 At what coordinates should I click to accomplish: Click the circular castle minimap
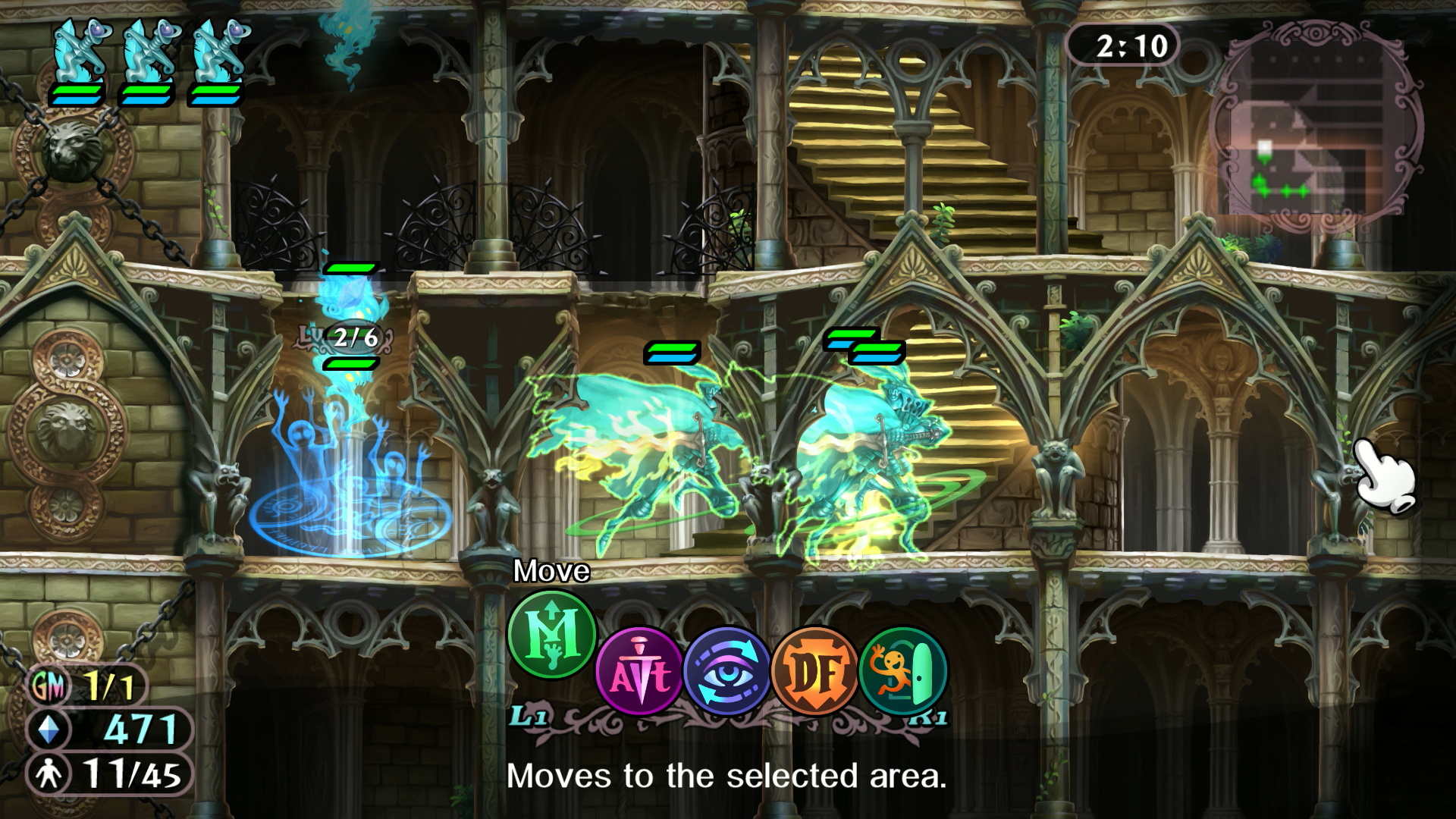click(x=1316, y=125)
